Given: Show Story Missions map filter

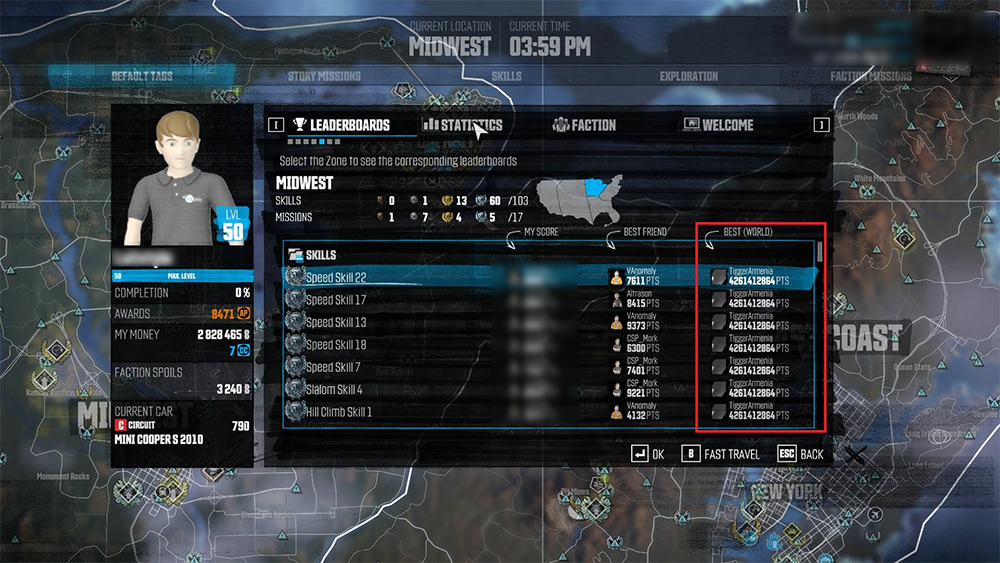Looking at the screenshot, I should (322, 76).
